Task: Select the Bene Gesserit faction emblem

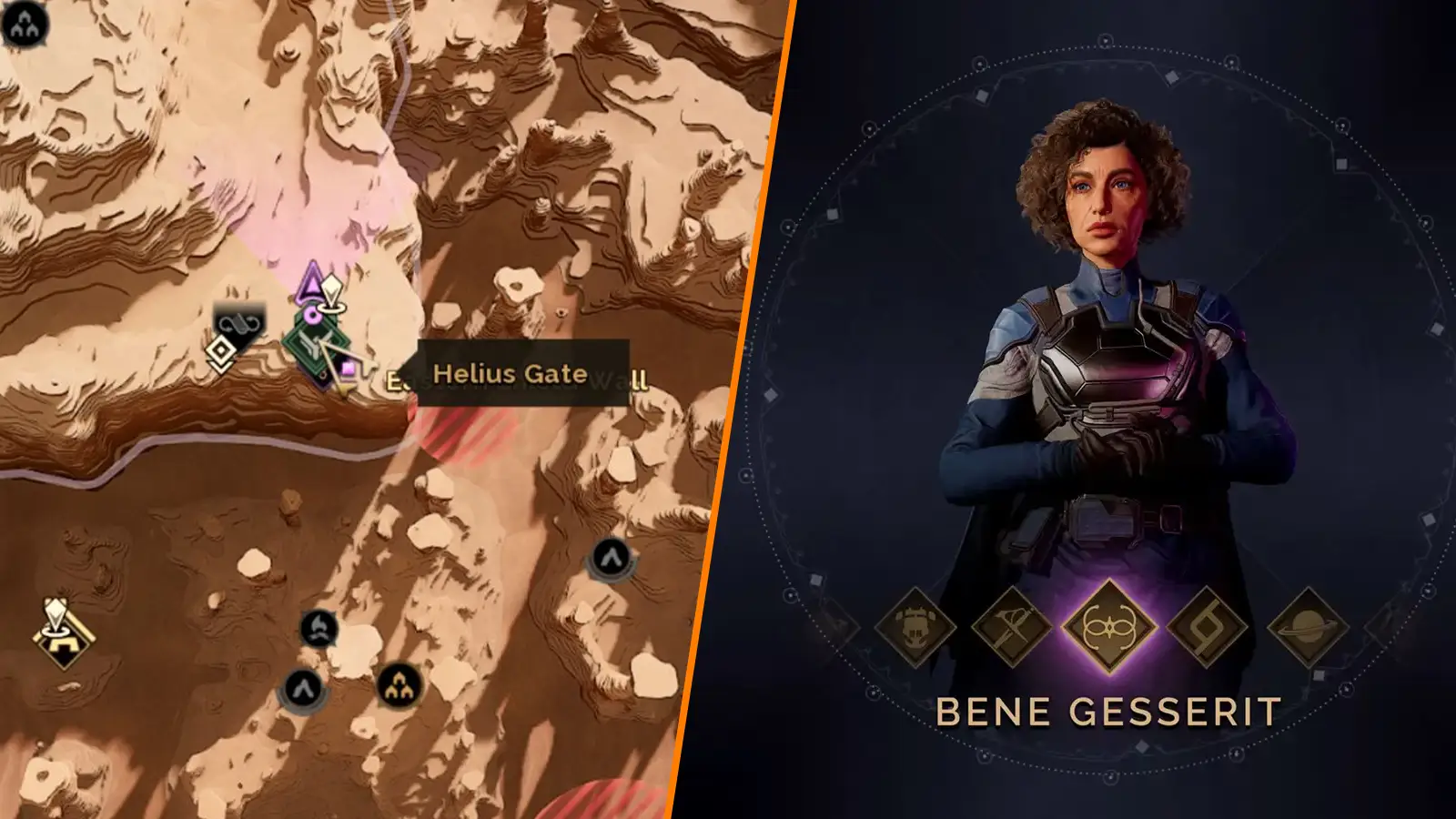Action: (x=1111, y=625)
